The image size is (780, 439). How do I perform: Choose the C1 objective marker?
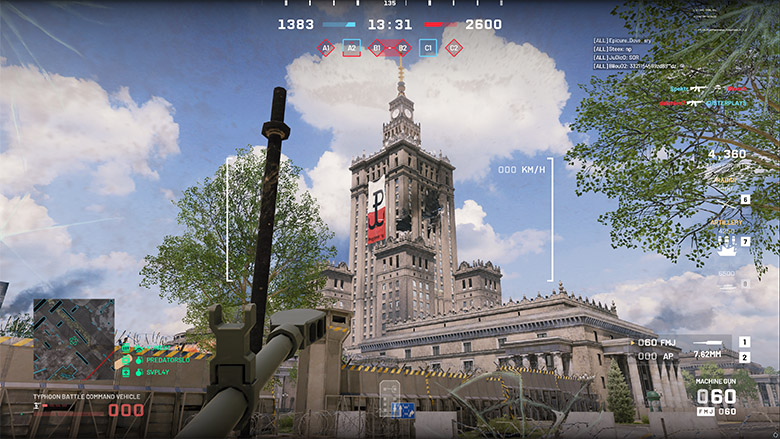point(428,47)
